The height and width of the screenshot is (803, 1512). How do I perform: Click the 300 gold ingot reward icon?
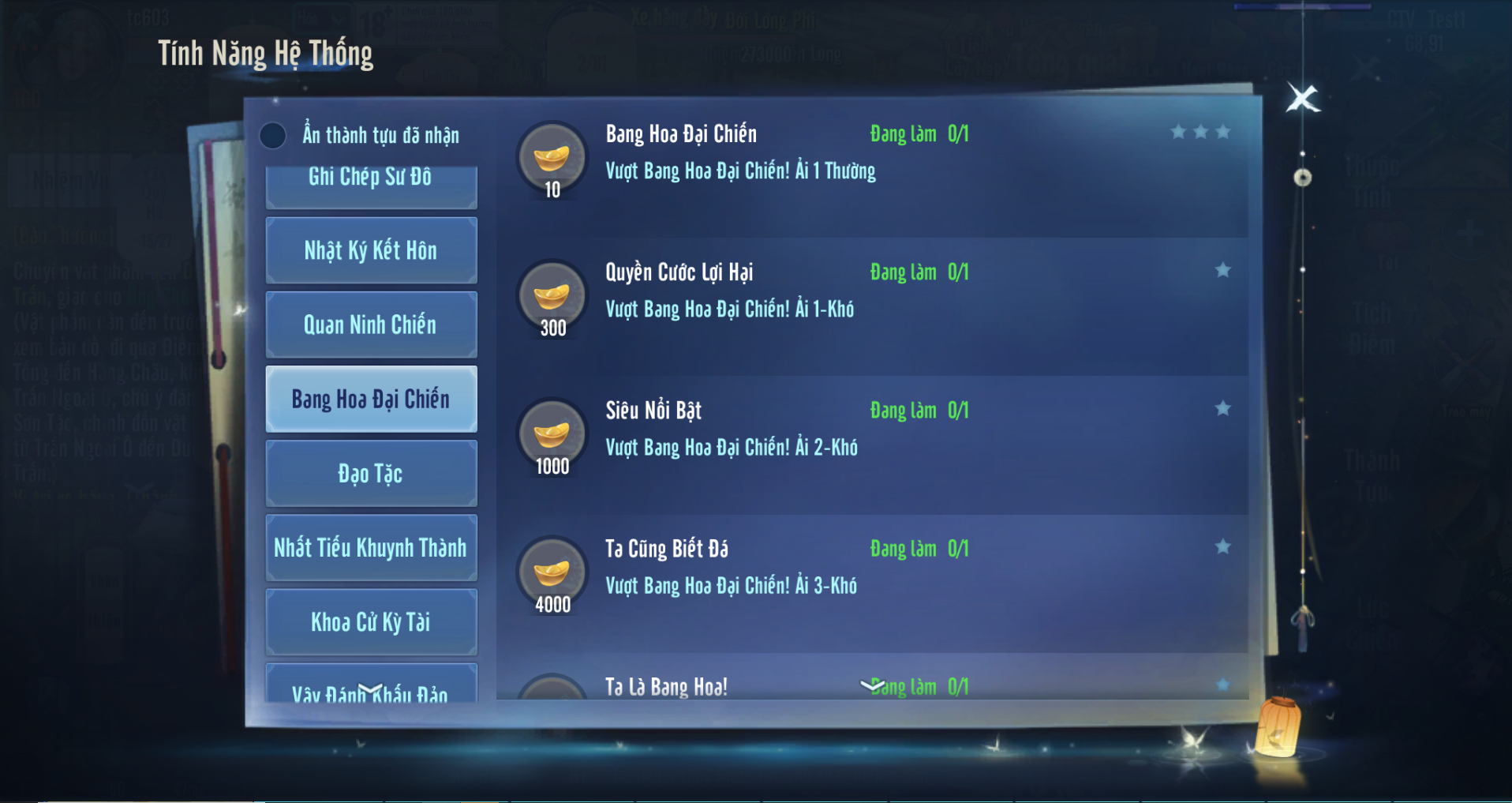tap(552, 296)
